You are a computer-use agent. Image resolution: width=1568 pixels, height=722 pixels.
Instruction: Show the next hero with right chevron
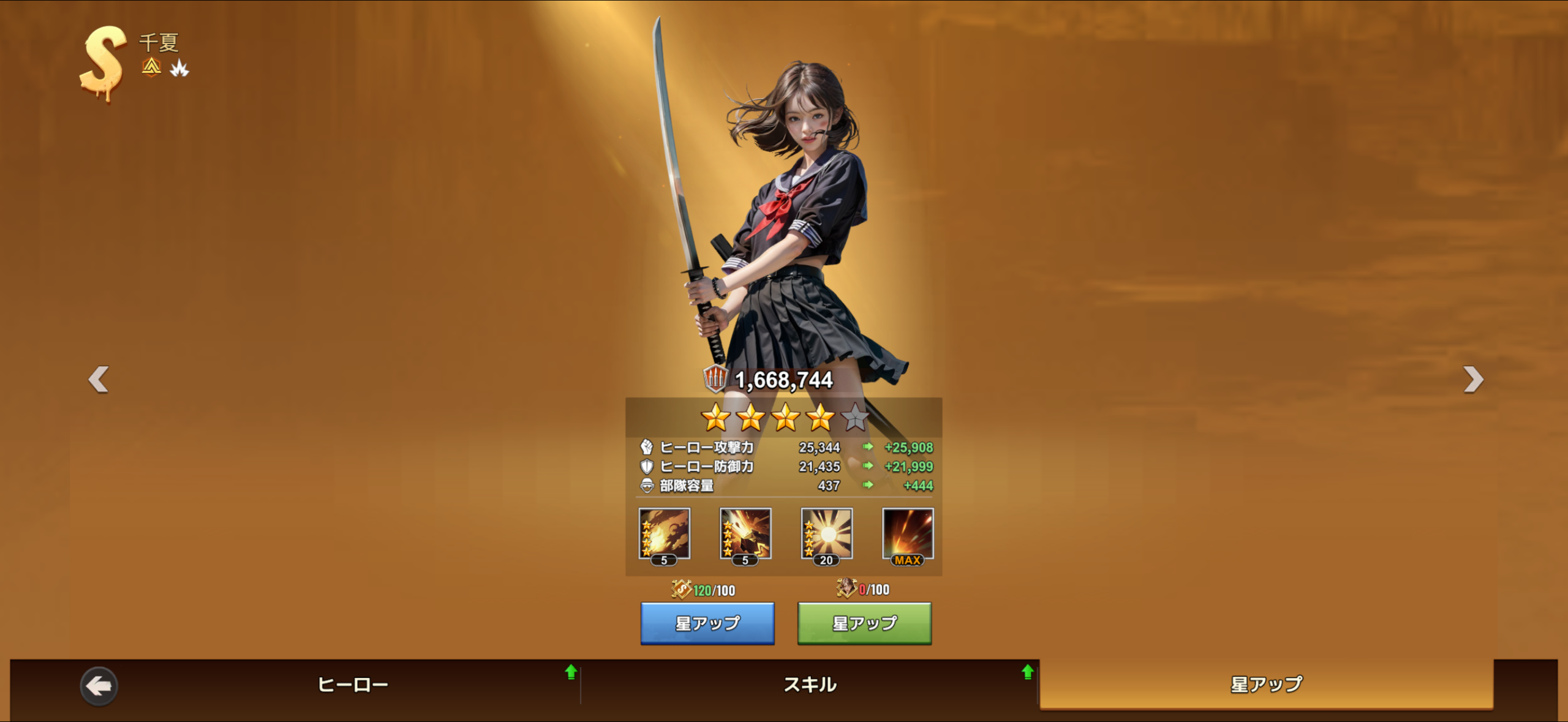coord(1473,380)
